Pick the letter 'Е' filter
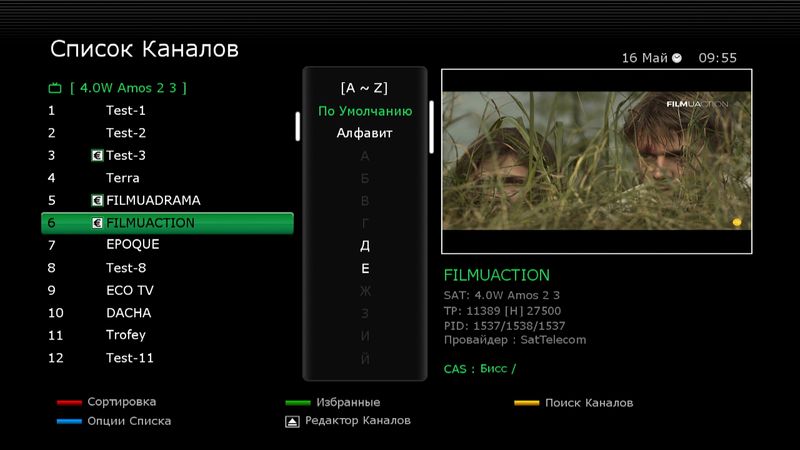This screenshot has width=800, height=450. point(365,268)
